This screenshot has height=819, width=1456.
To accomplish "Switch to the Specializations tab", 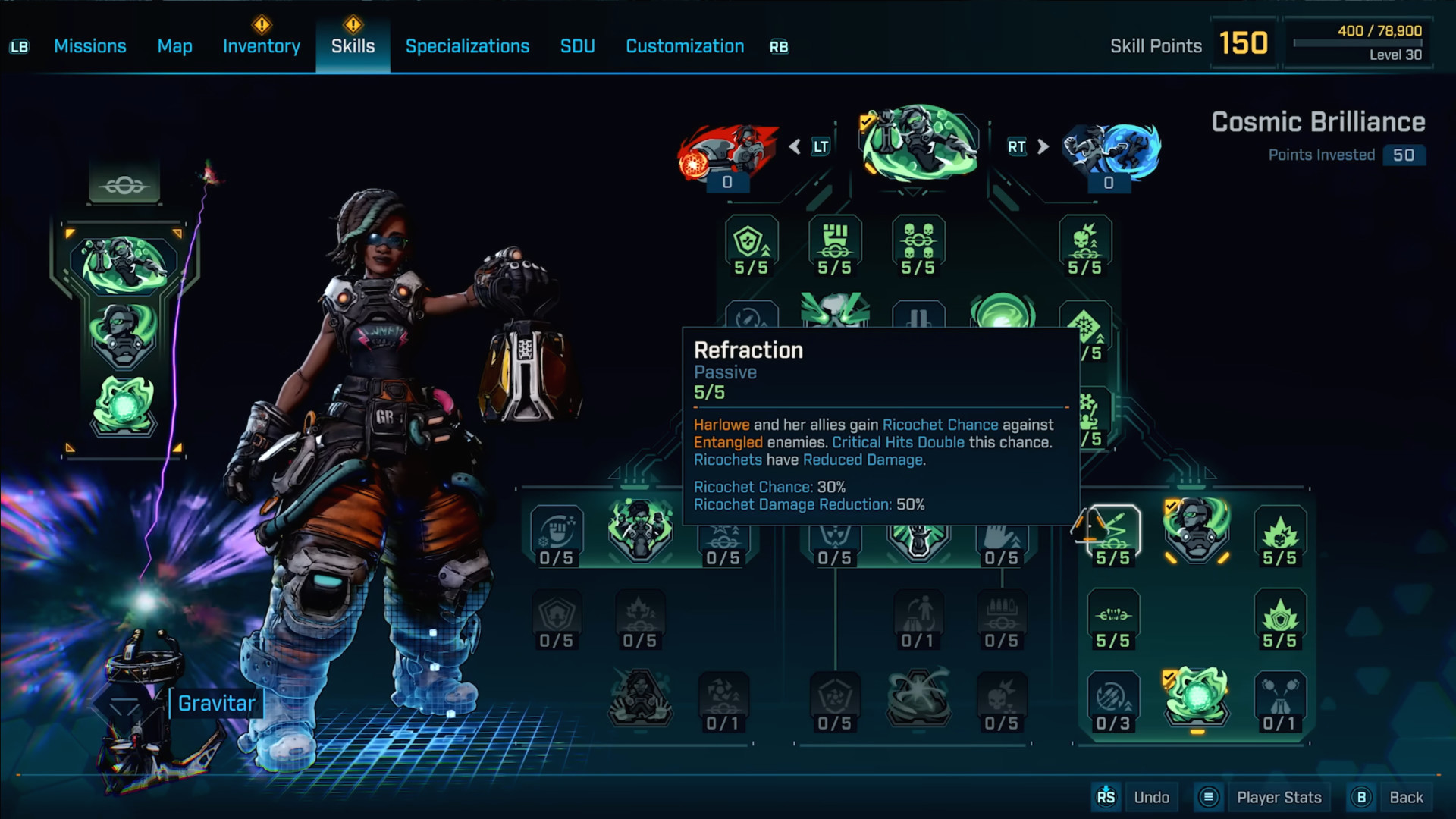I will [467, 46].
